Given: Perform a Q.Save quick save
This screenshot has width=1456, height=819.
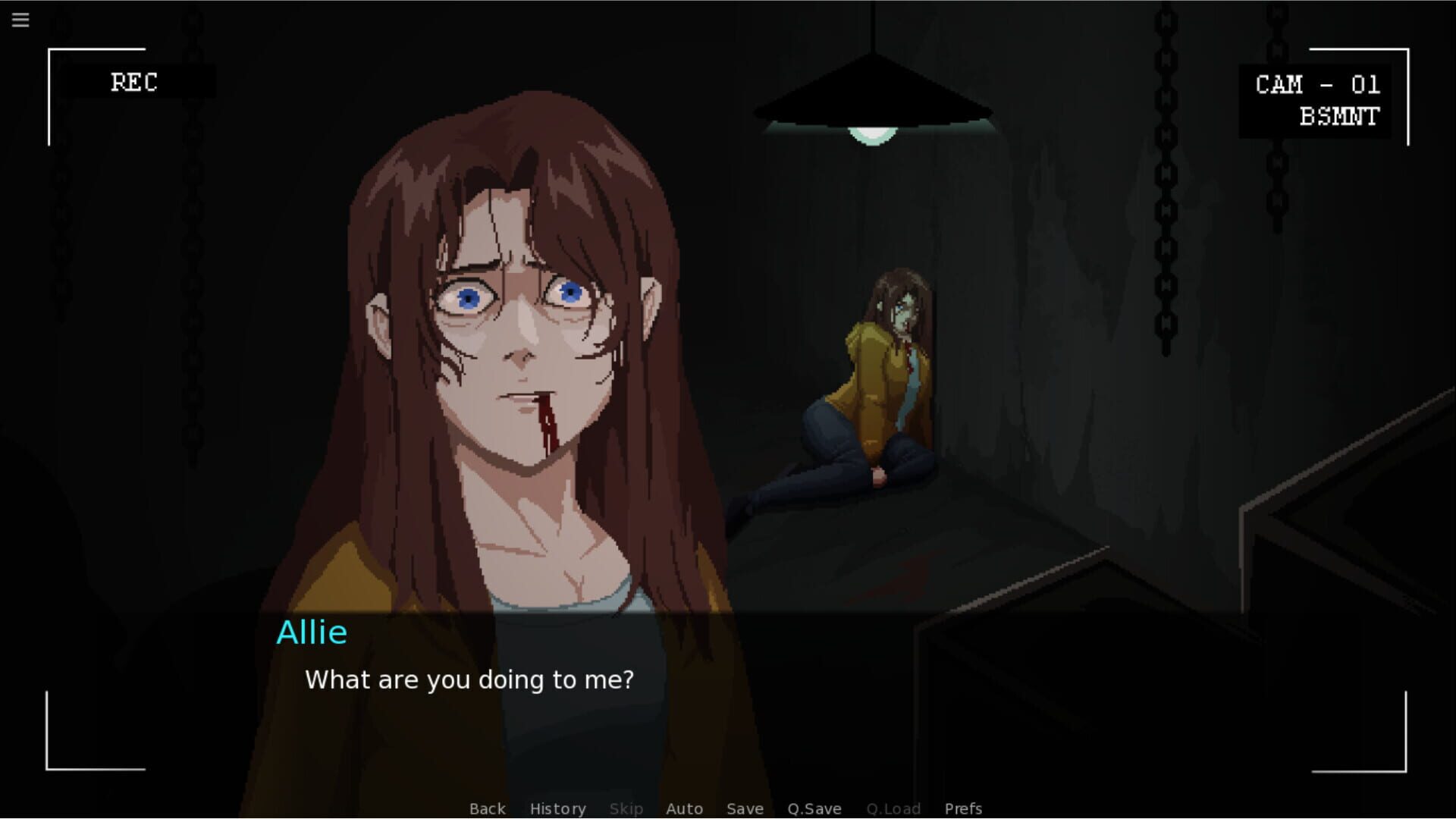Looking at the screenshot, I should 814,808.
